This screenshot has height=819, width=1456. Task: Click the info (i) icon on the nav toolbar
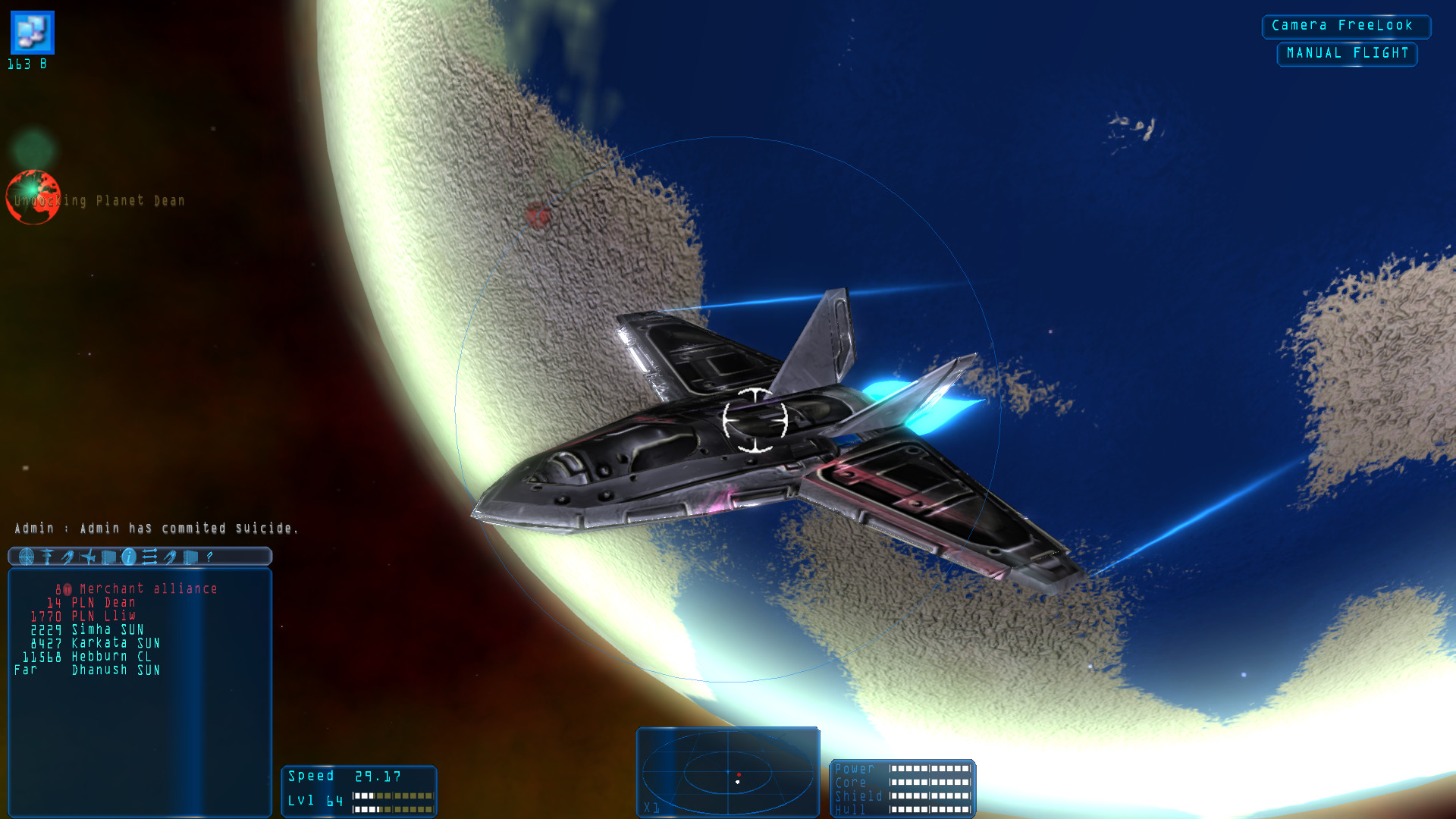[128, 557]
